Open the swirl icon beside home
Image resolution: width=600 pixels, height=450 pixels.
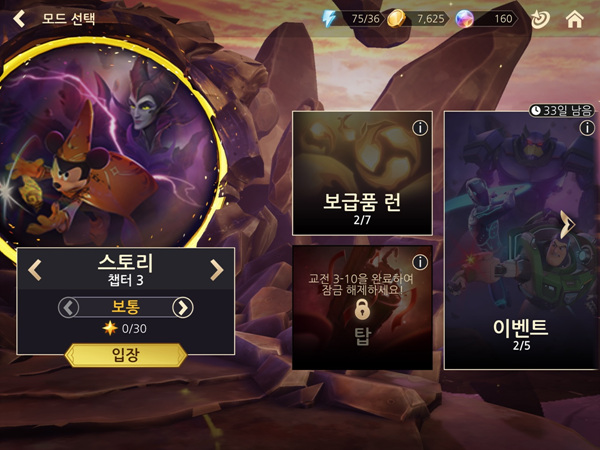540,19
